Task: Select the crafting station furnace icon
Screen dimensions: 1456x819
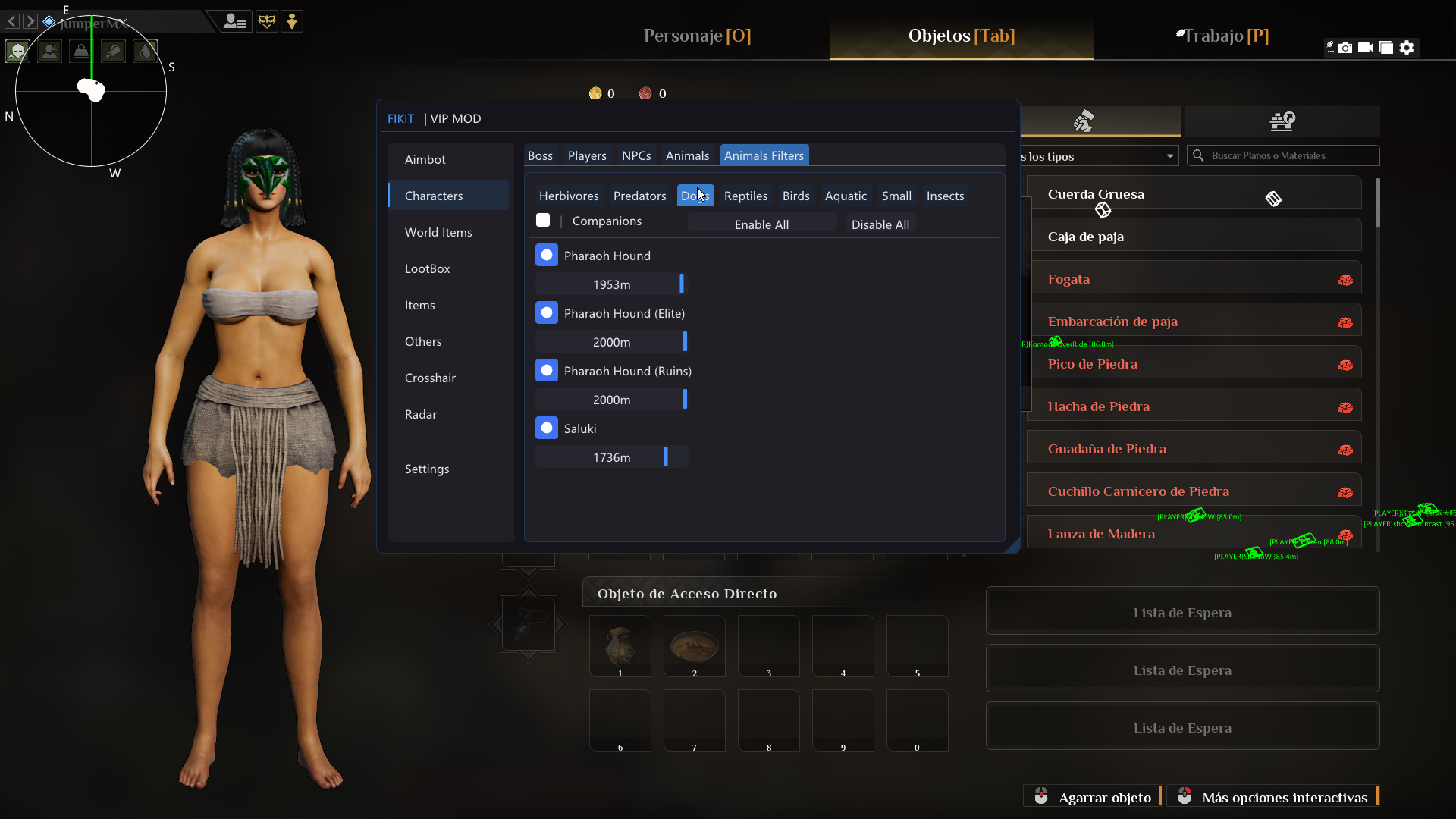Action: pos(1282,121)
